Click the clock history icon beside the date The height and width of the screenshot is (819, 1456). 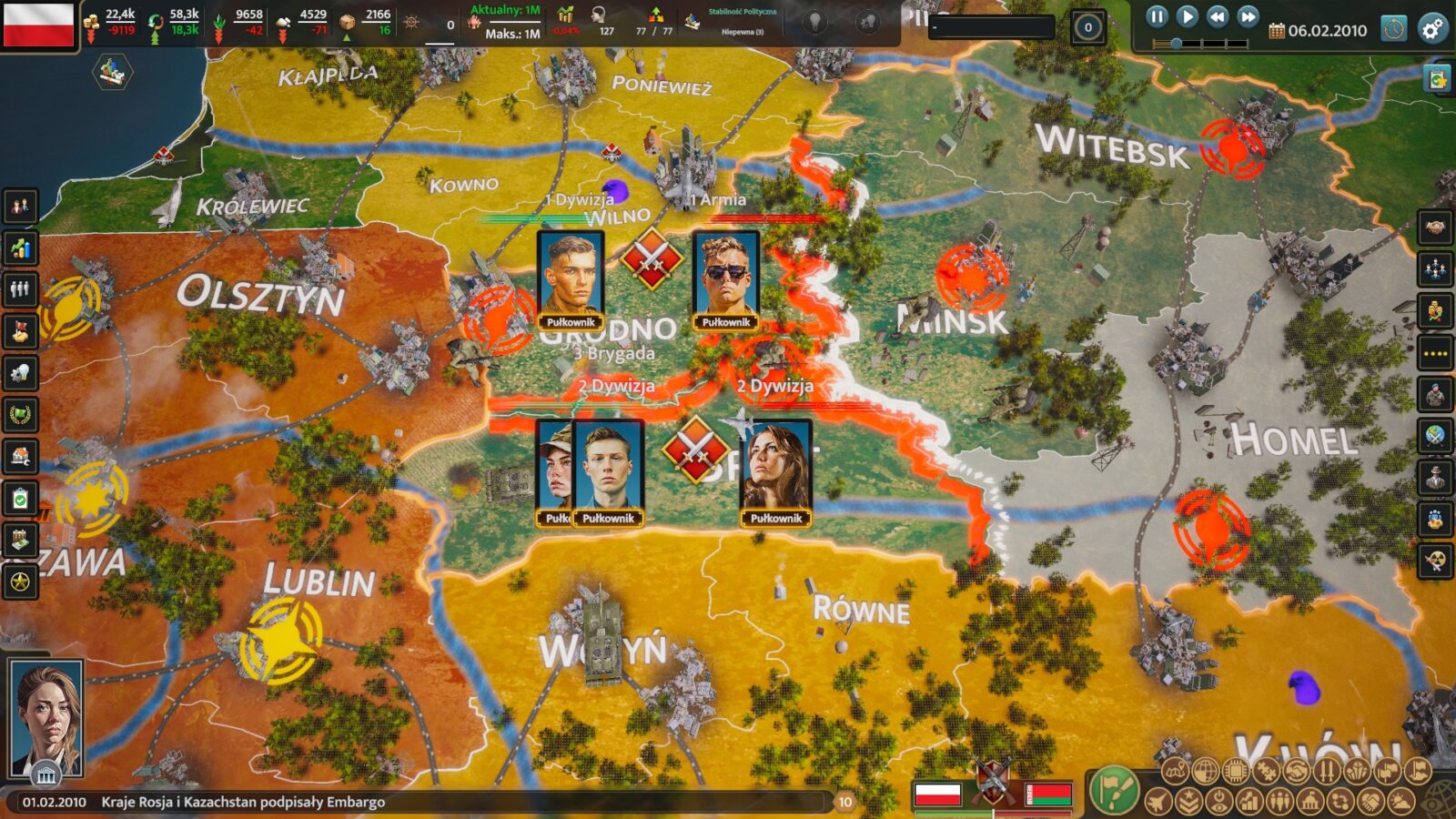coord(1393,29)
